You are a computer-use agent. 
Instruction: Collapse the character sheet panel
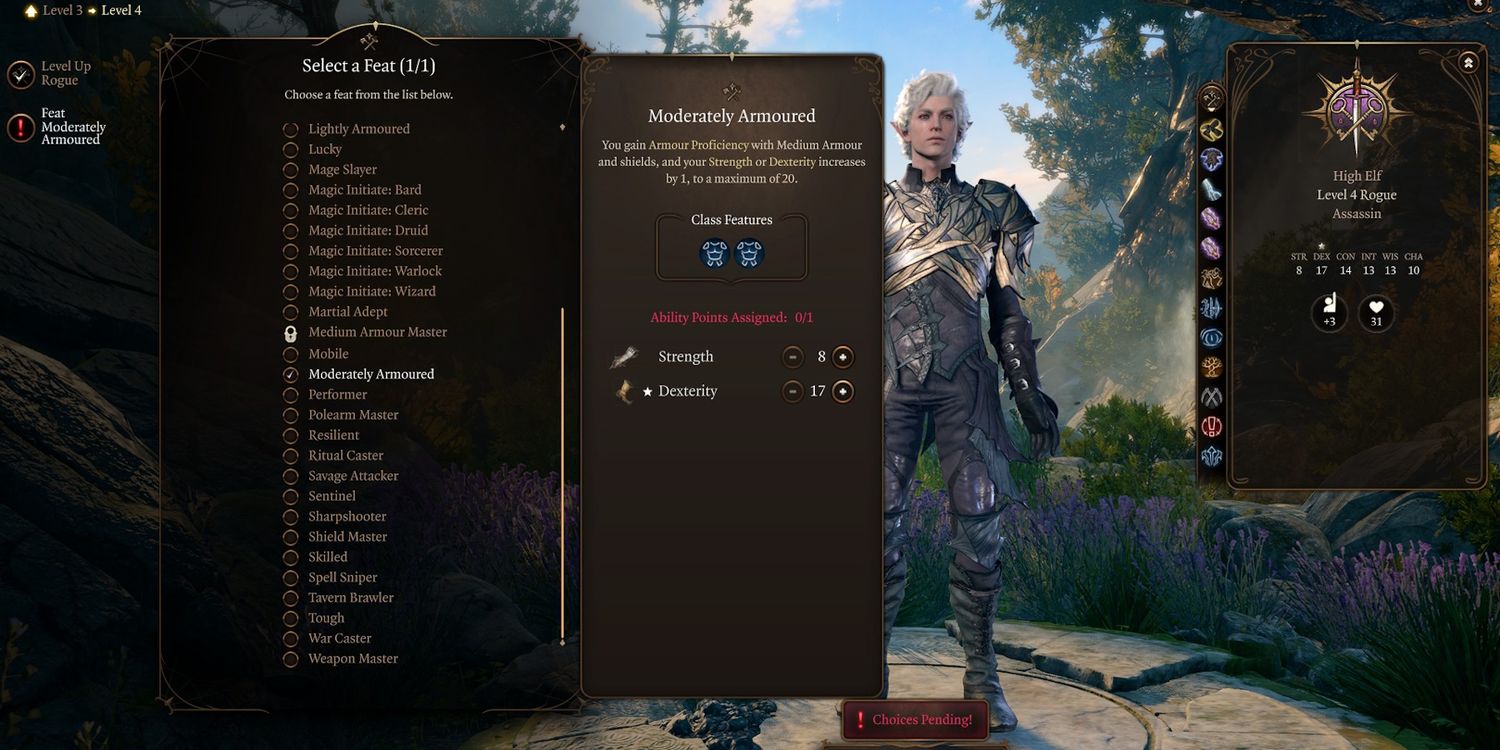tap(1468, 62)
